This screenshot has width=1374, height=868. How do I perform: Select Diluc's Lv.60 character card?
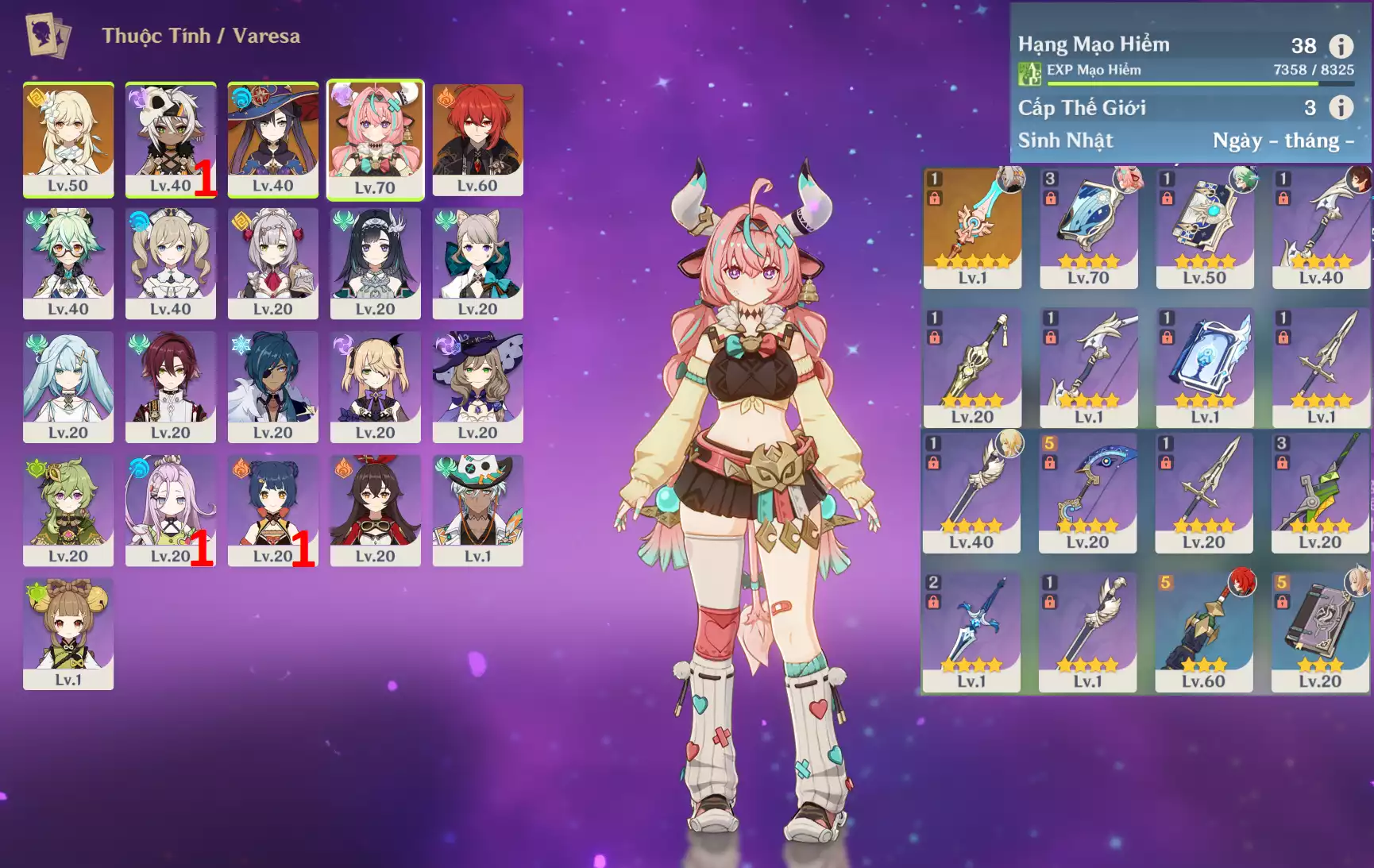(477, 139)
